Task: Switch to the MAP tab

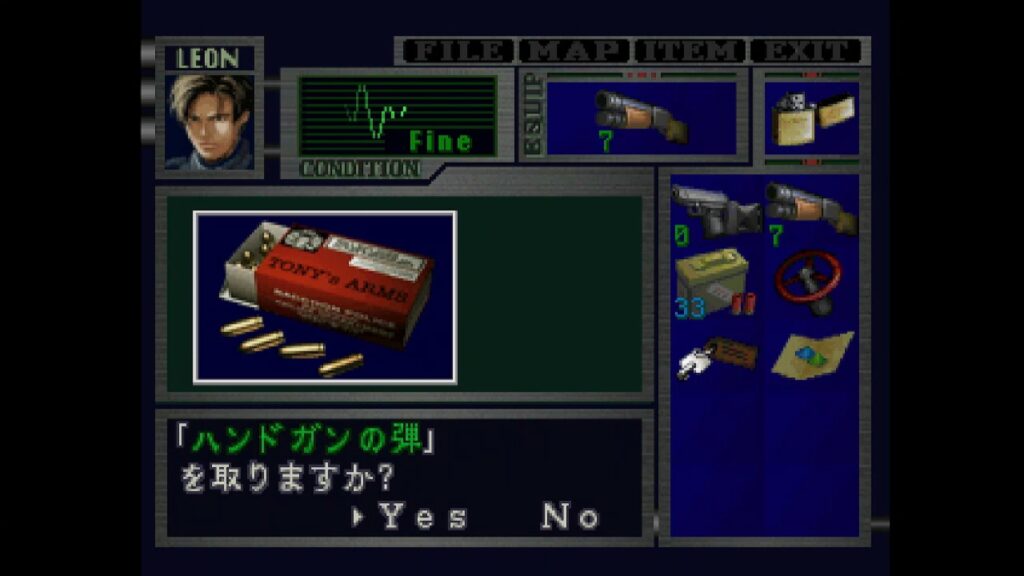Action: [x=575, y=51]
